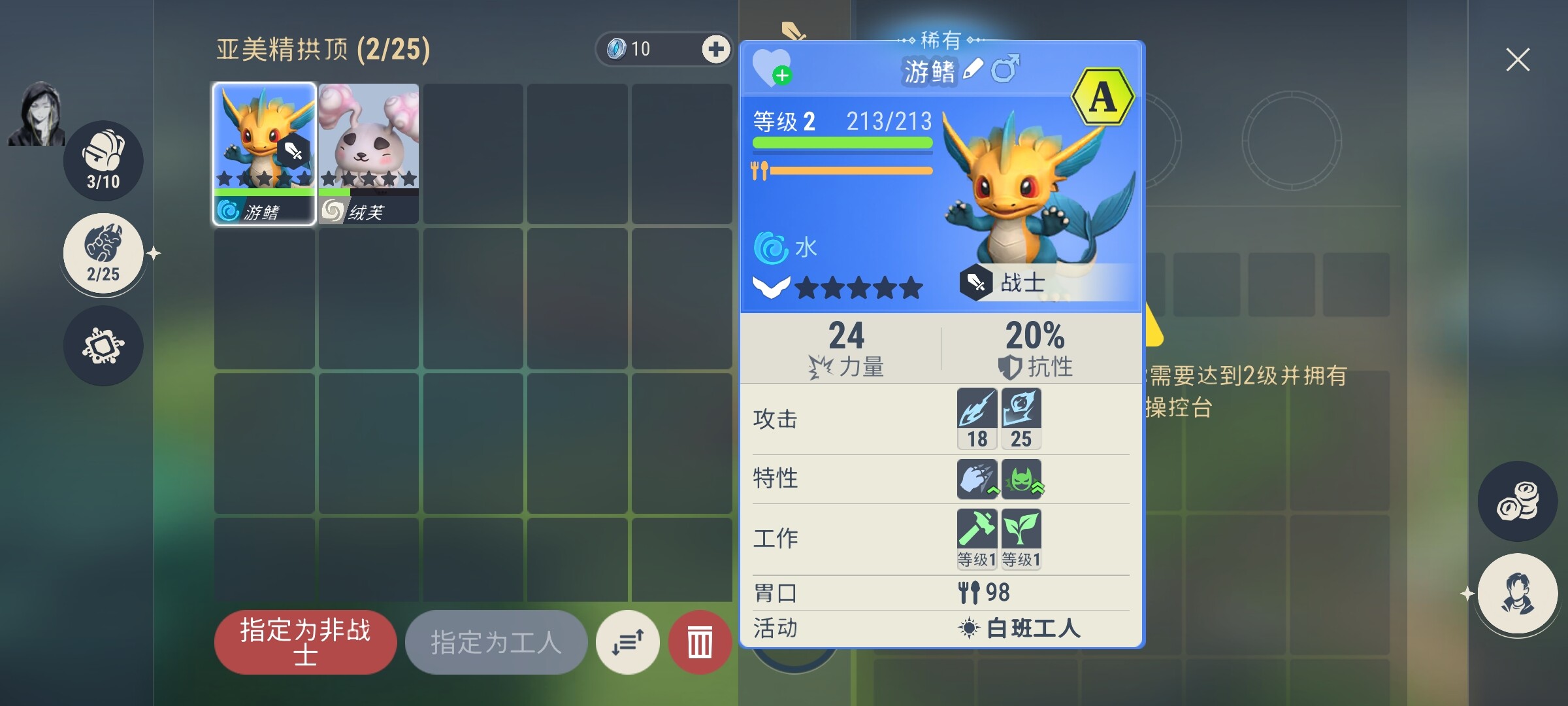Click the red trash can button

coord(700,642)
